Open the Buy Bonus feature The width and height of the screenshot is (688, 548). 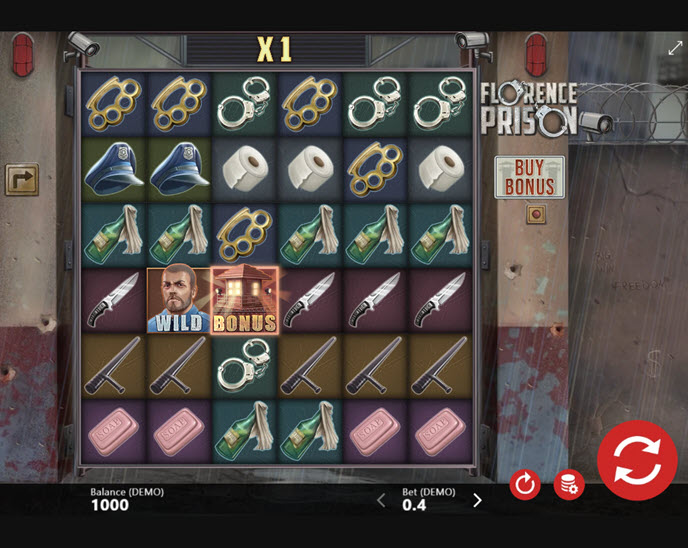click(529, 177)
